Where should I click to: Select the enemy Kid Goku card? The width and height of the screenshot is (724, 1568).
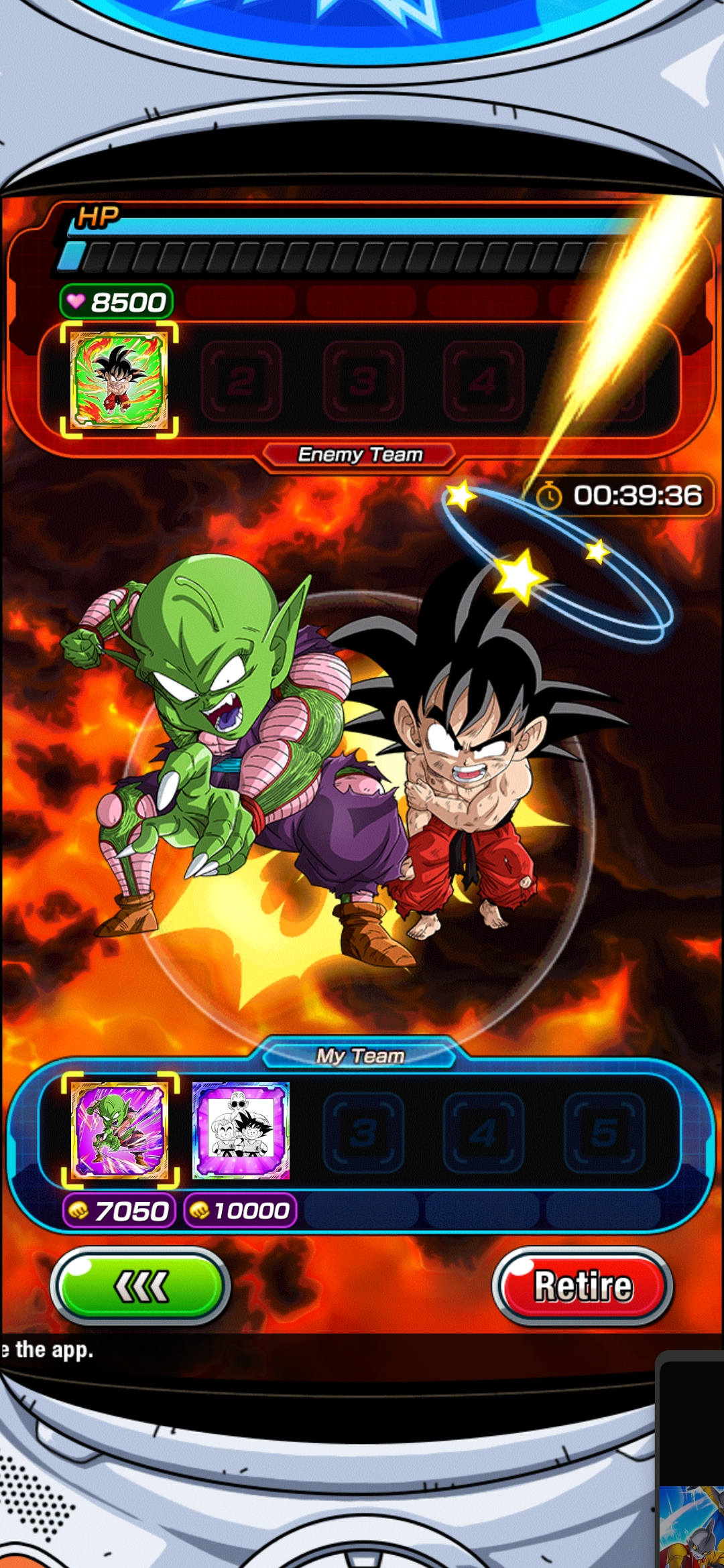[x=119, y=380]
